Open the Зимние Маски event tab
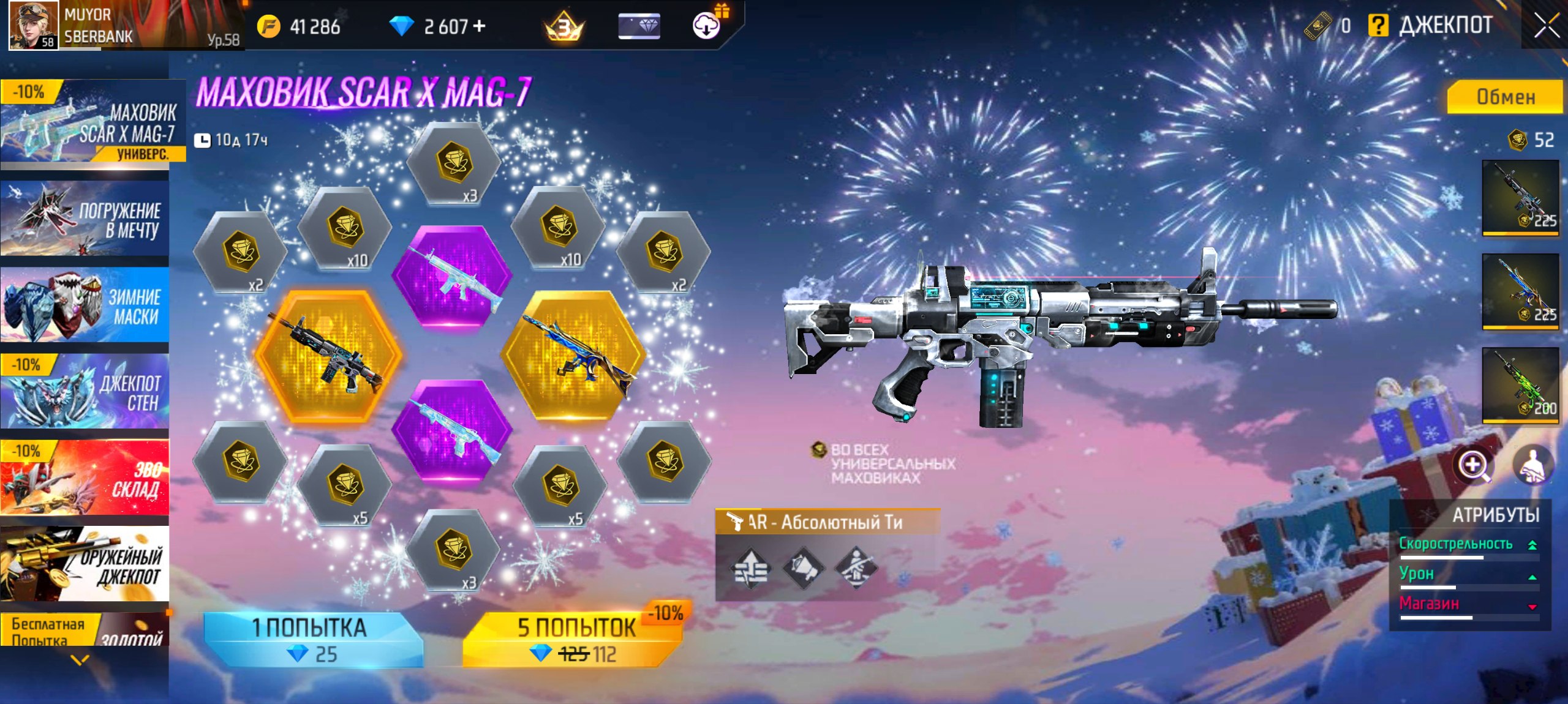 (85, 305)
